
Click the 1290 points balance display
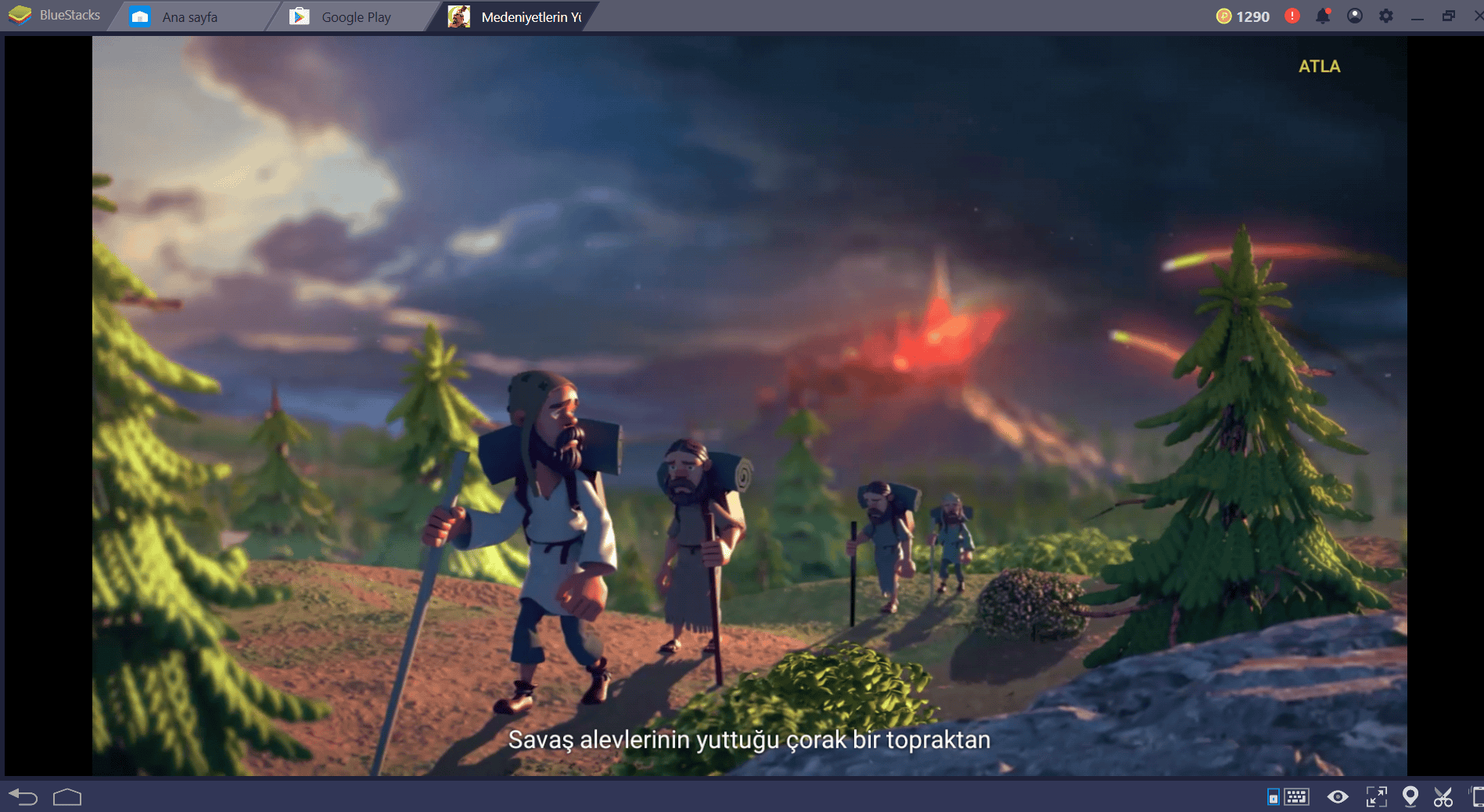(x=1252, y=15)
